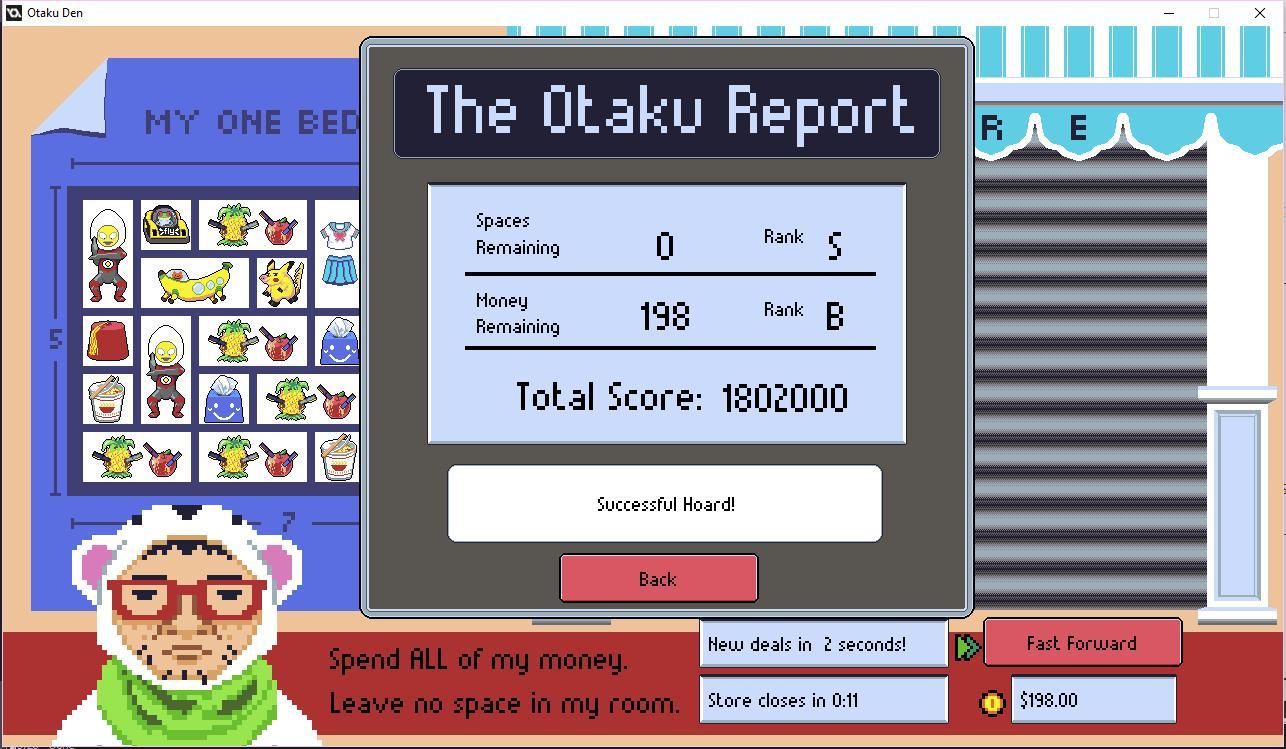Pick the instant noodle cup collectible
Viewport: 1286px width, 749px height.
106,398
